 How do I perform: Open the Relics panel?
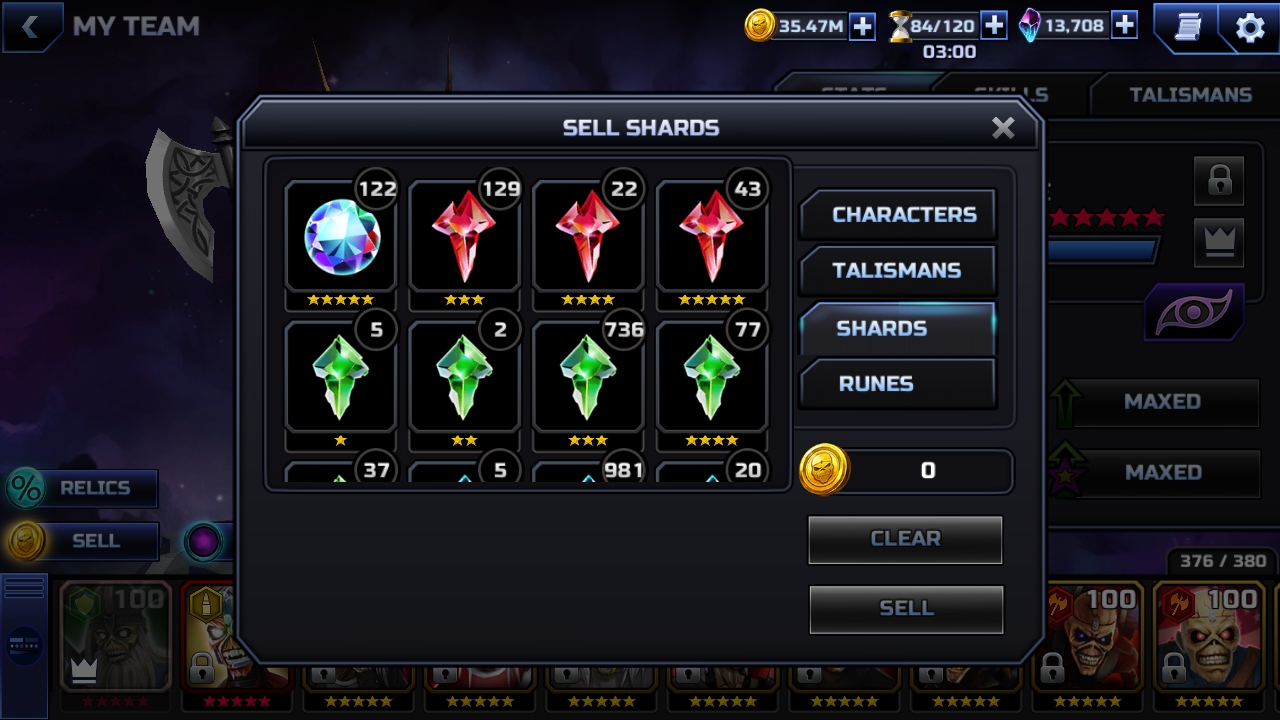pyautogui.click(x=82, y=488)
